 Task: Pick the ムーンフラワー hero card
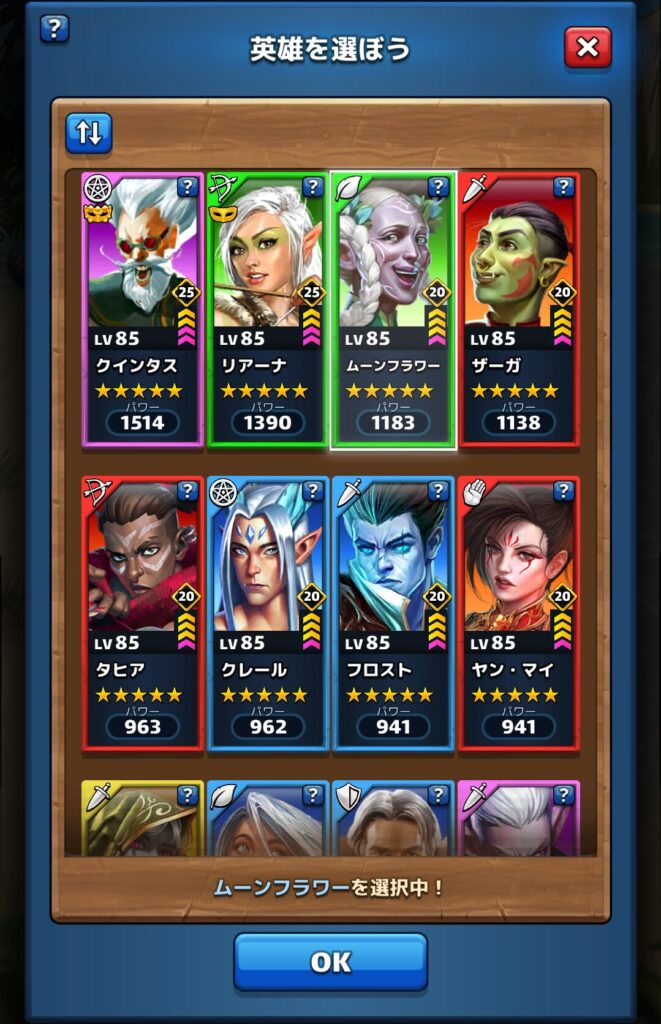(393, 310)
